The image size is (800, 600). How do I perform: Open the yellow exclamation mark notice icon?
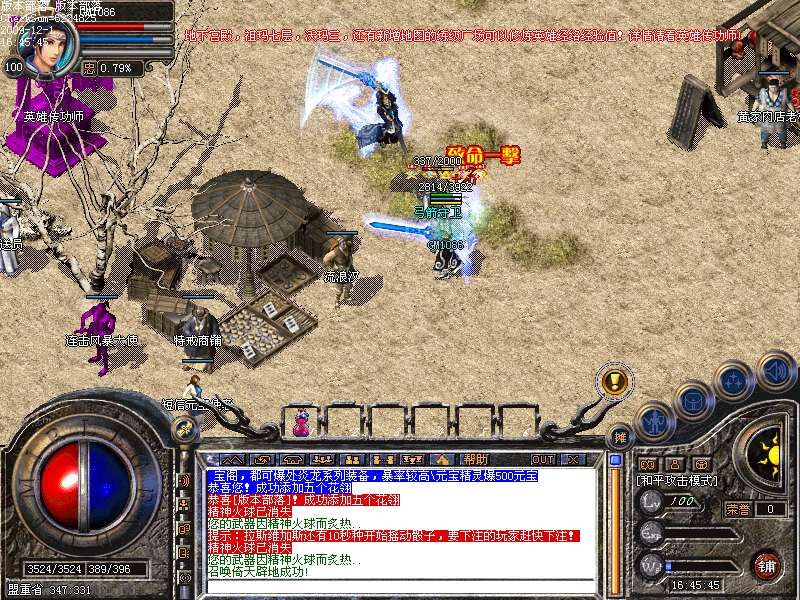tap(616, 382)
